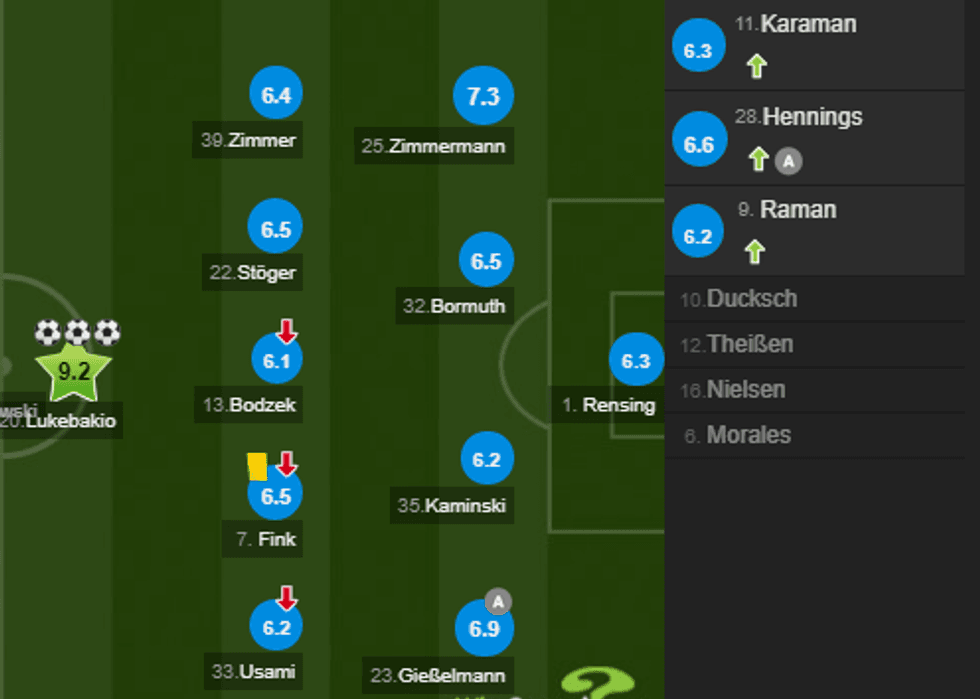Open Zimmermann's 7.3 player rating
This screenshot has width=980, height=699.
[483, 96]
